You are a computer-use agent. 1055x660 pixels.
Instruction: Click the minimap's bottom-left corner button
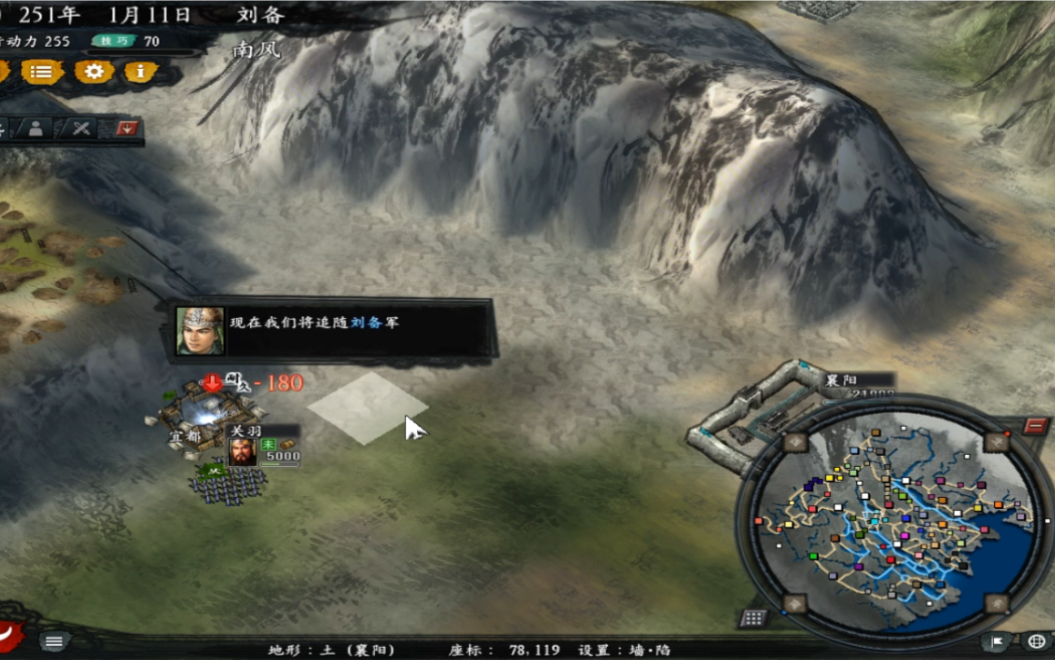[795, 603]
